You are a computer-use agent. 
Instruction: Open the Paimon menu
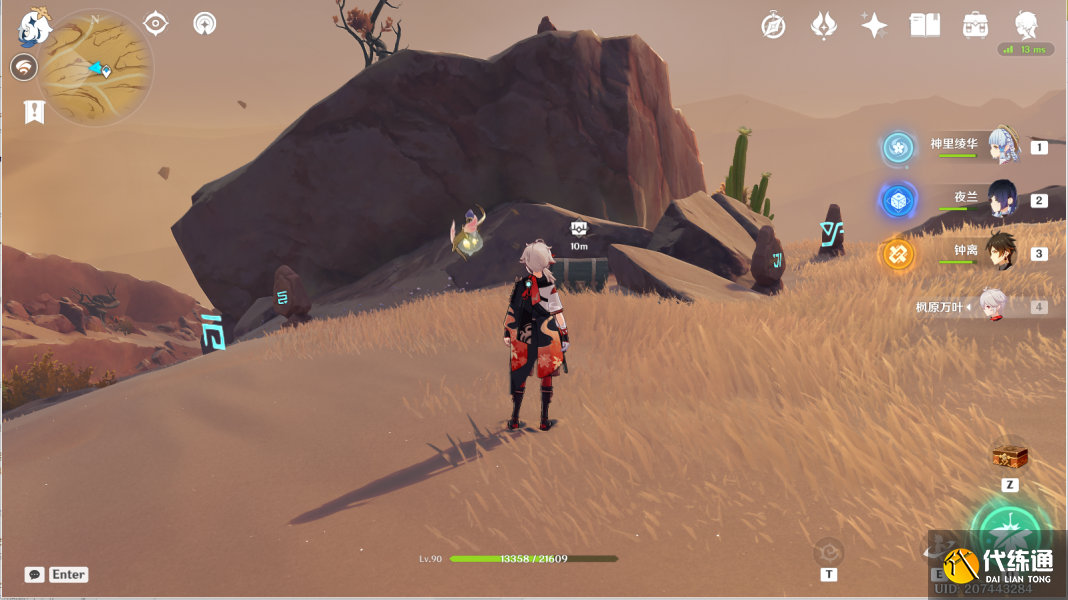34,27
